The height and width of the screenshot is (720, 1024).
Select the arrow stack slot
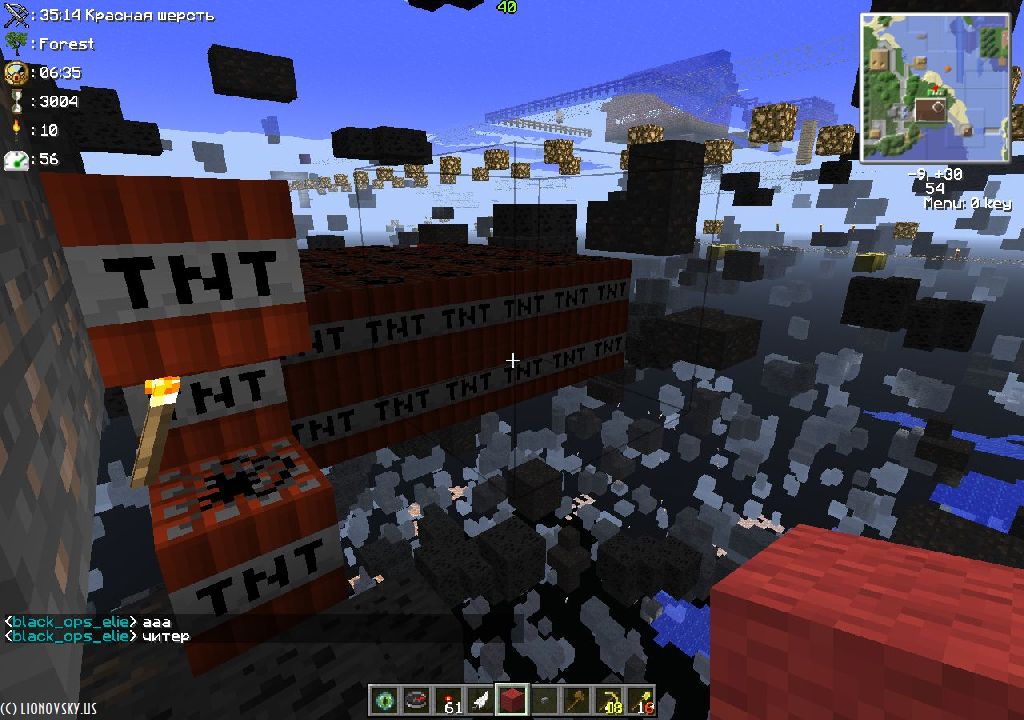[x=641, y=701]
